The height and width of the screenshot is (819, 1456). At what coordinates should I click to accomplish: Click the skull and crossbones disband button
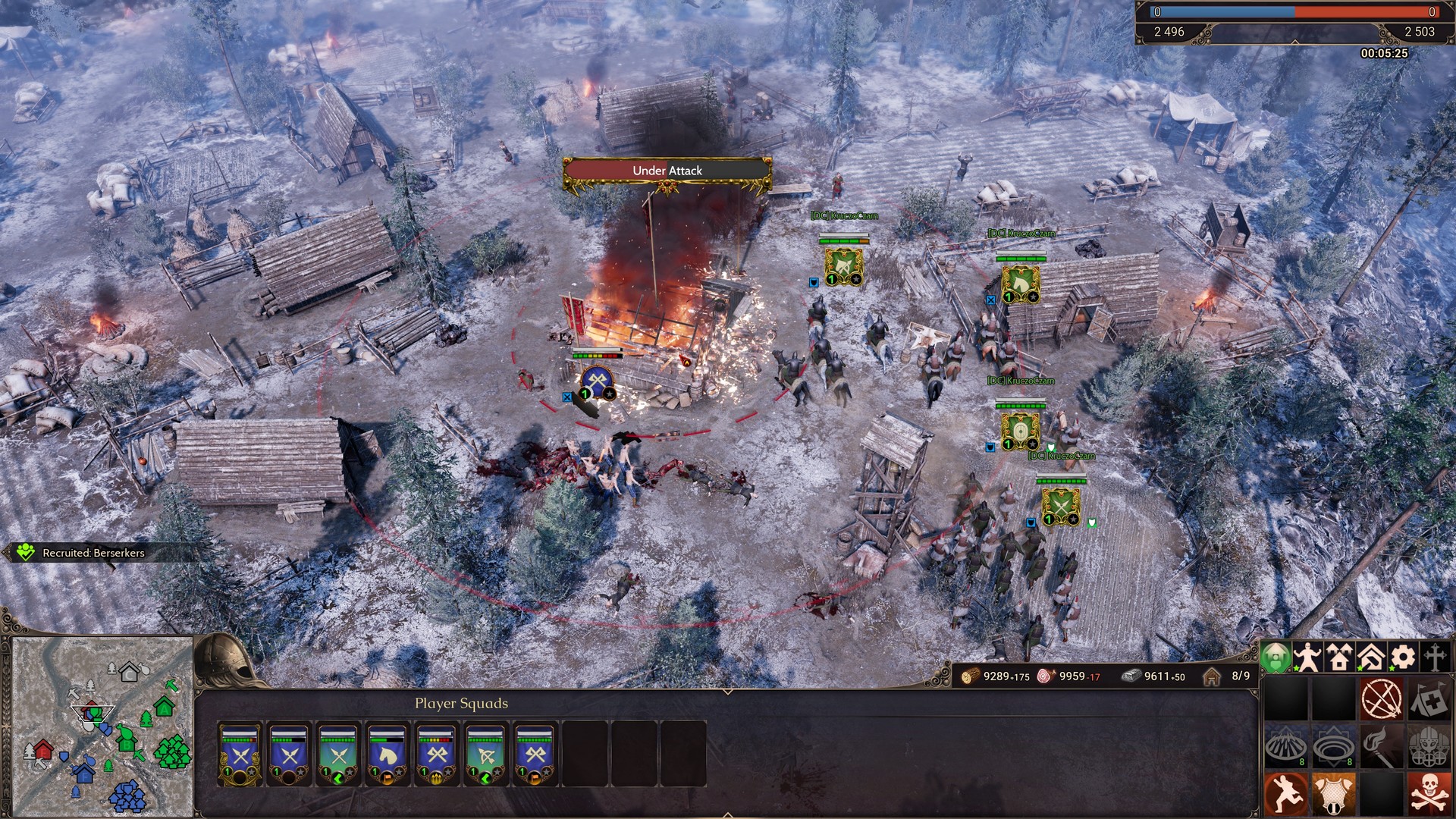click(1429, 794)
